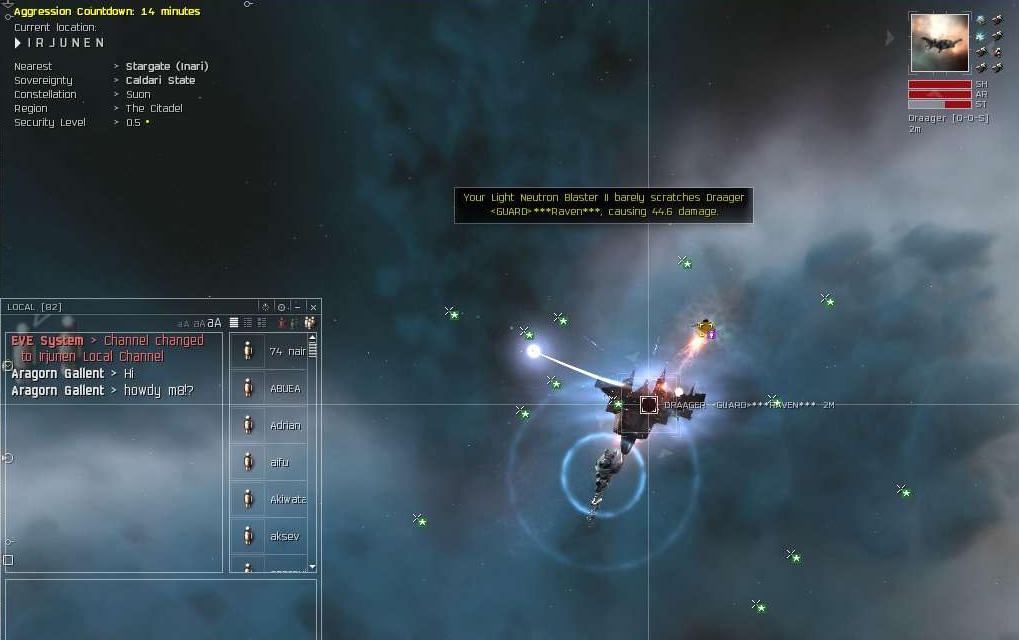The height and width of the screenshot is (640, 1019).
Task: Set the chat font to the largest size
Action: point(214,323)
